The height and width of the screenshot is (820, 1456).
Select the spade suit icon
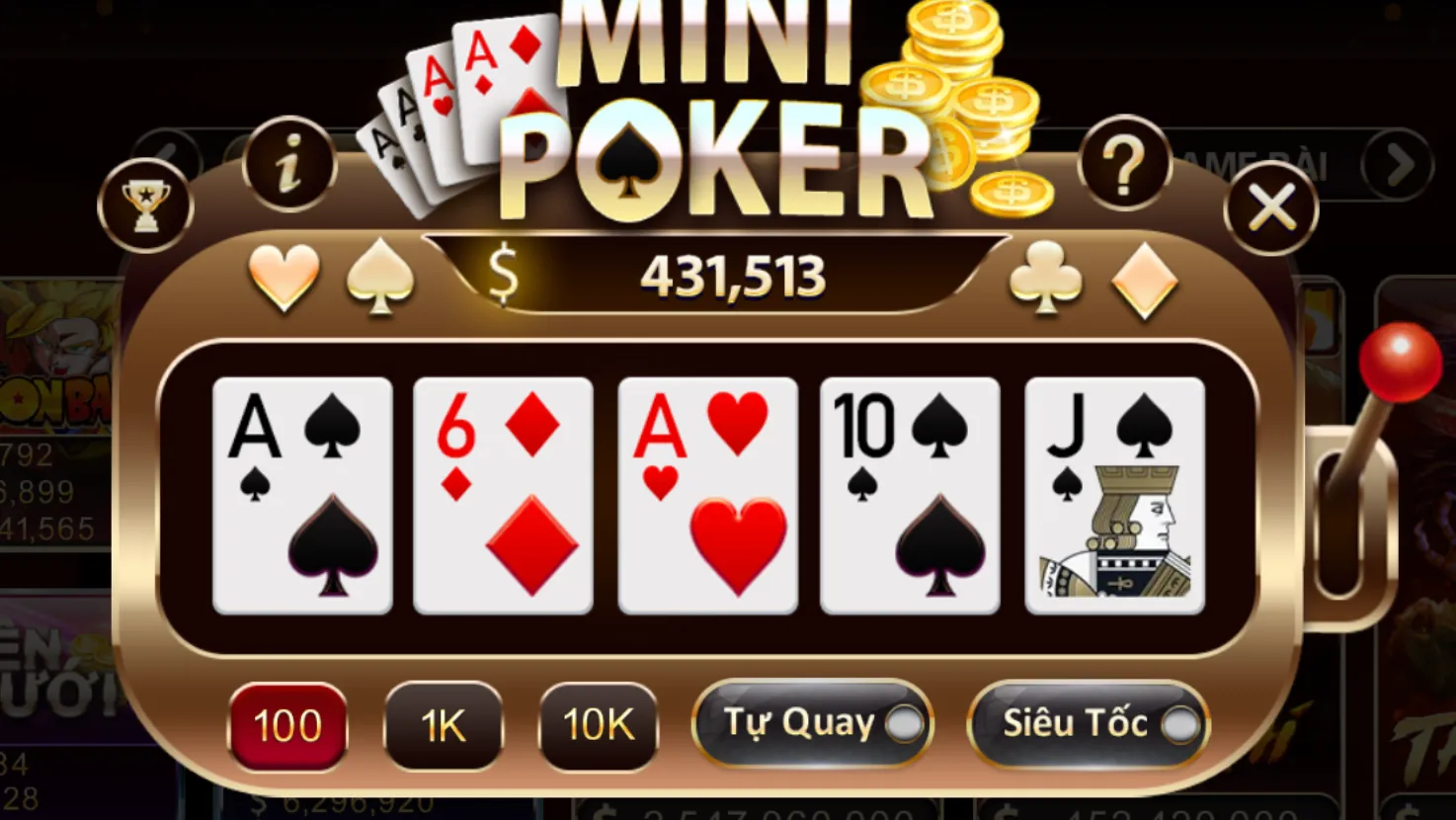tap(380, 277)
